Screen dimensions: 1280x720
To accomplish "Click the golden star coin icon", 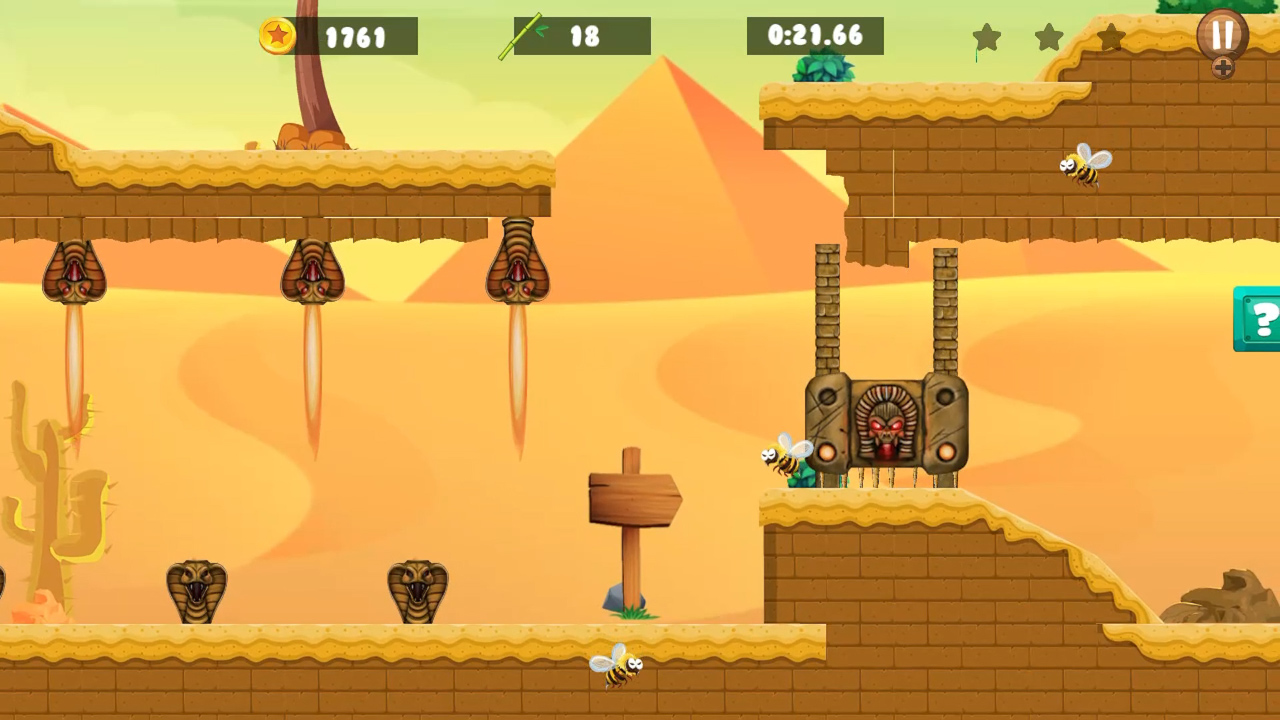I will (x=277, y=36).
